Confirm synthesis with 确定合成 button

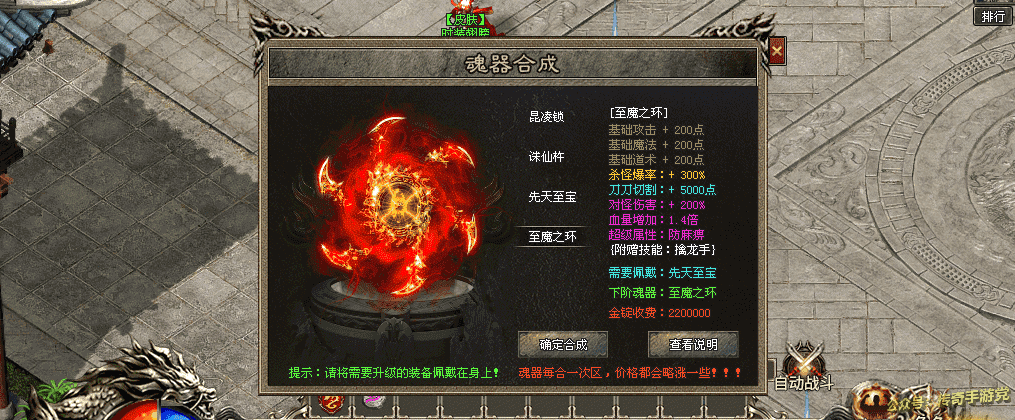[564, 344]
